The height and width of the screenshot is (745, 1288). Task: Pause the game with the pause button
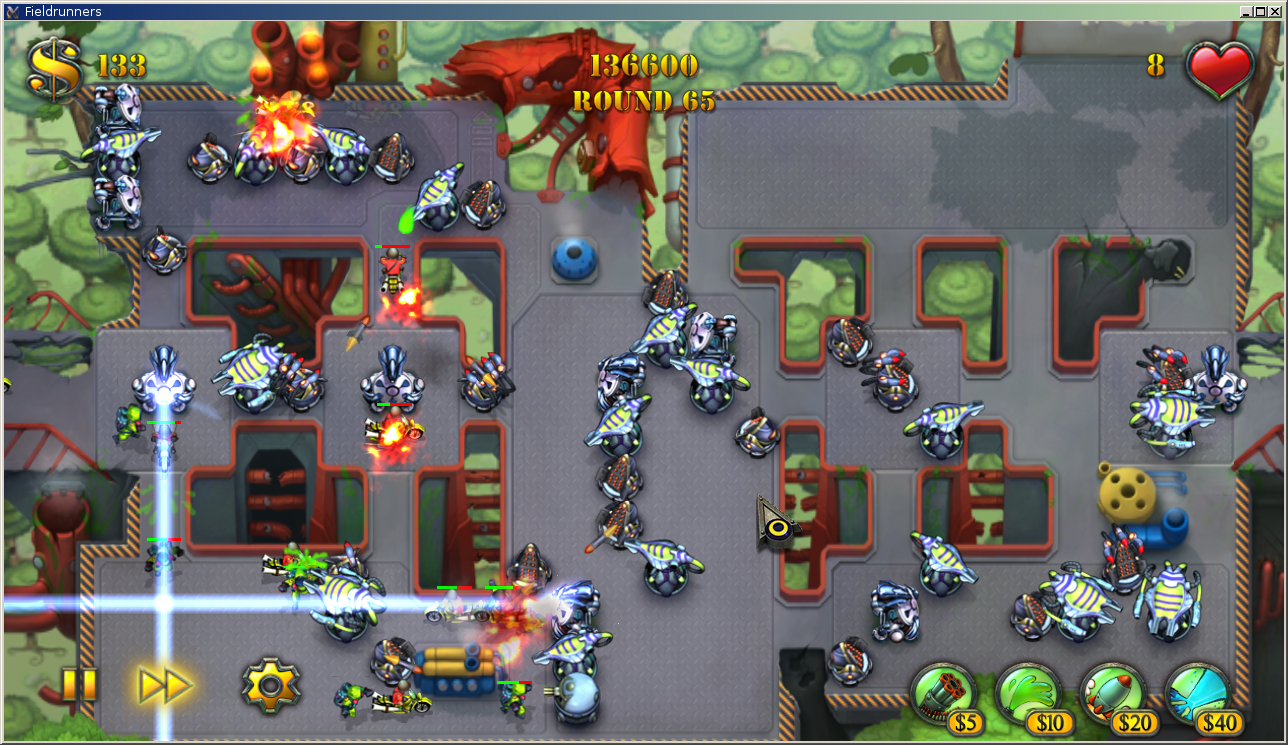click(x=79, y=685)
